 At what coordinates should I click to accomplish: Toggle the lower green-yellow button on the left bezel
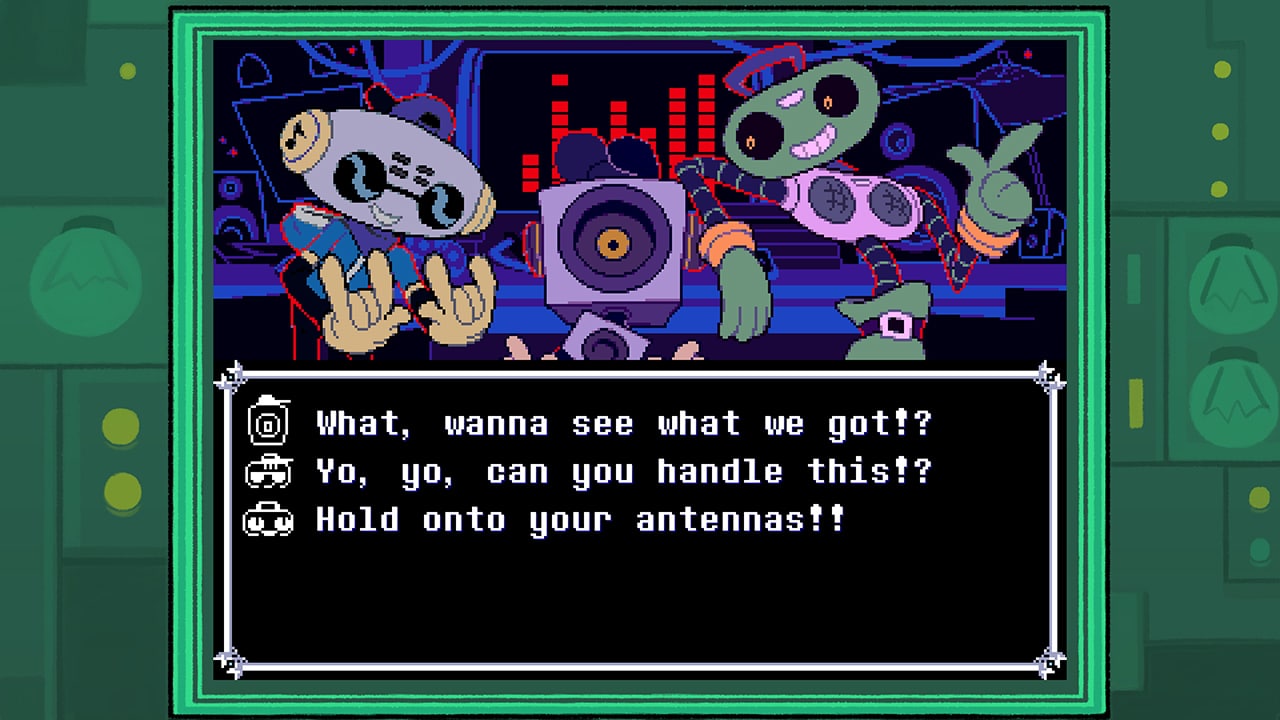pos(120,492)
